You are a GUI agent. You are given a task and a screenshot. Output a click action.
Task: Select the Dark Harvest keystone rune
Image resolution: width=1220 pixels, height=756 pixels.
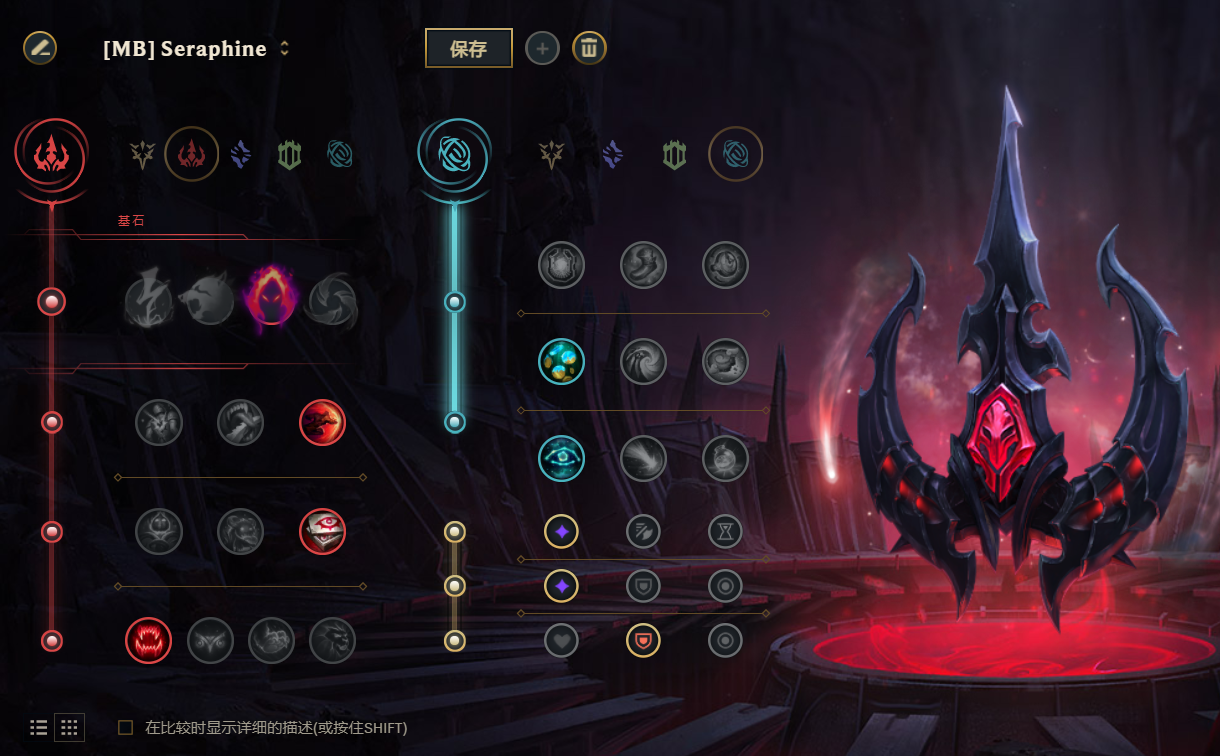pyautogui.click(x=271, y=299)
